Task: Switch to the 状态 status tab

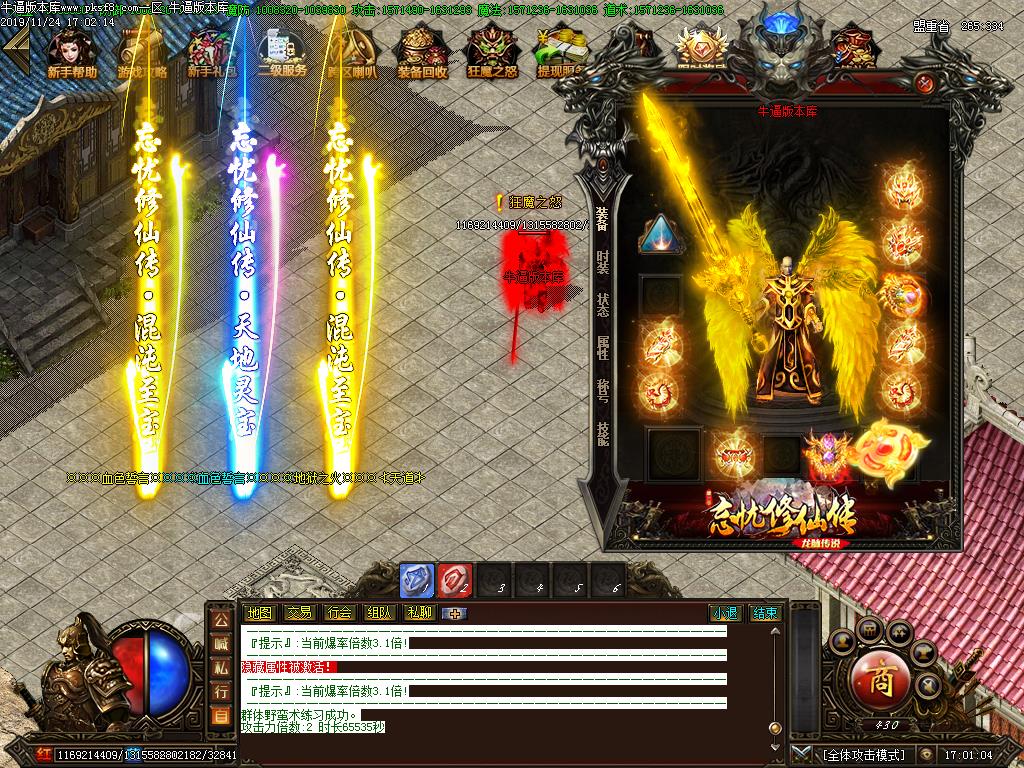Action: (602, 304)
